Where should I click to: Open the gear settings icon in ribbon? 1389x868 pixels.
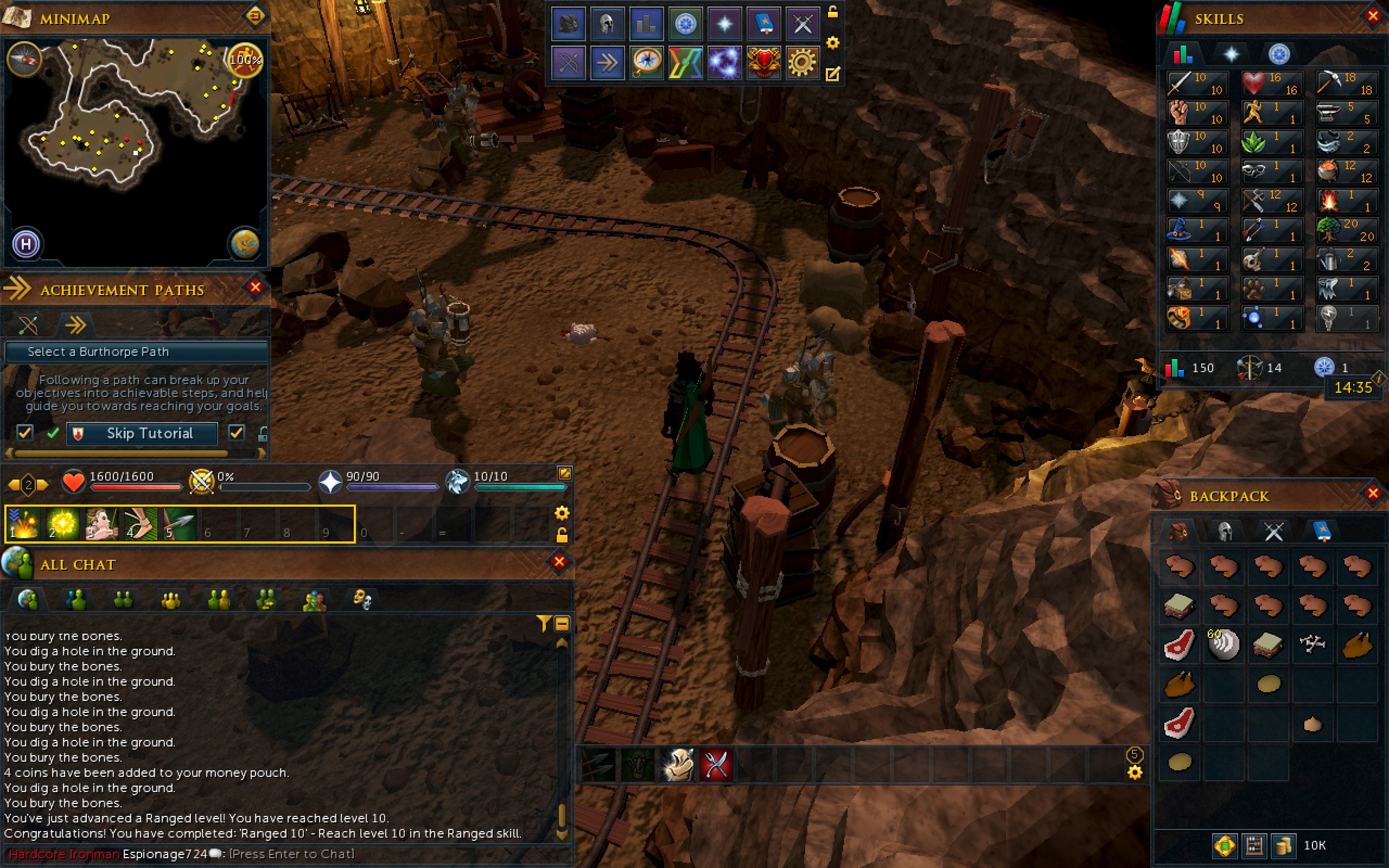(x=802, y=61)
